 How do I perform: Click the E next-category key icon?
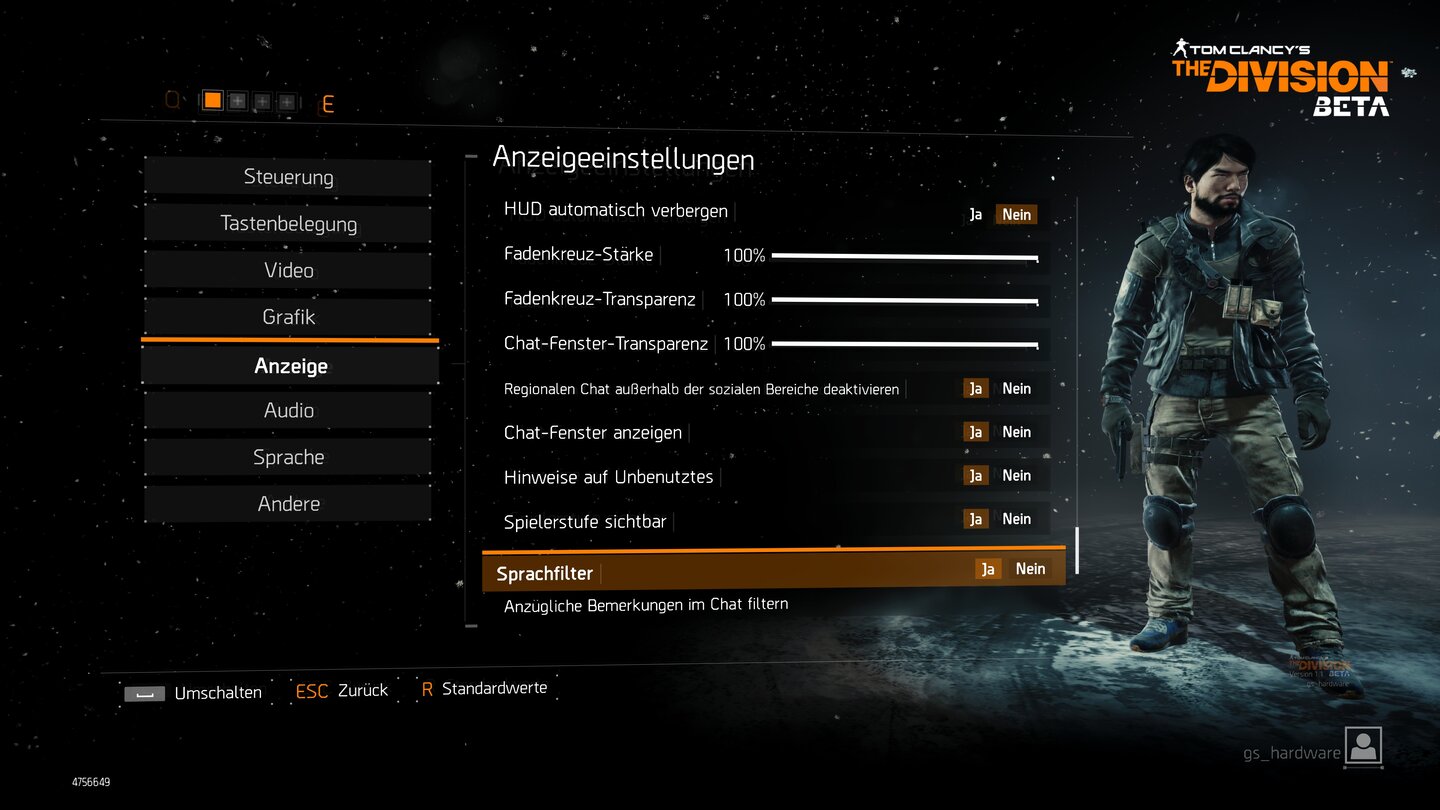(x=328, y=103)
